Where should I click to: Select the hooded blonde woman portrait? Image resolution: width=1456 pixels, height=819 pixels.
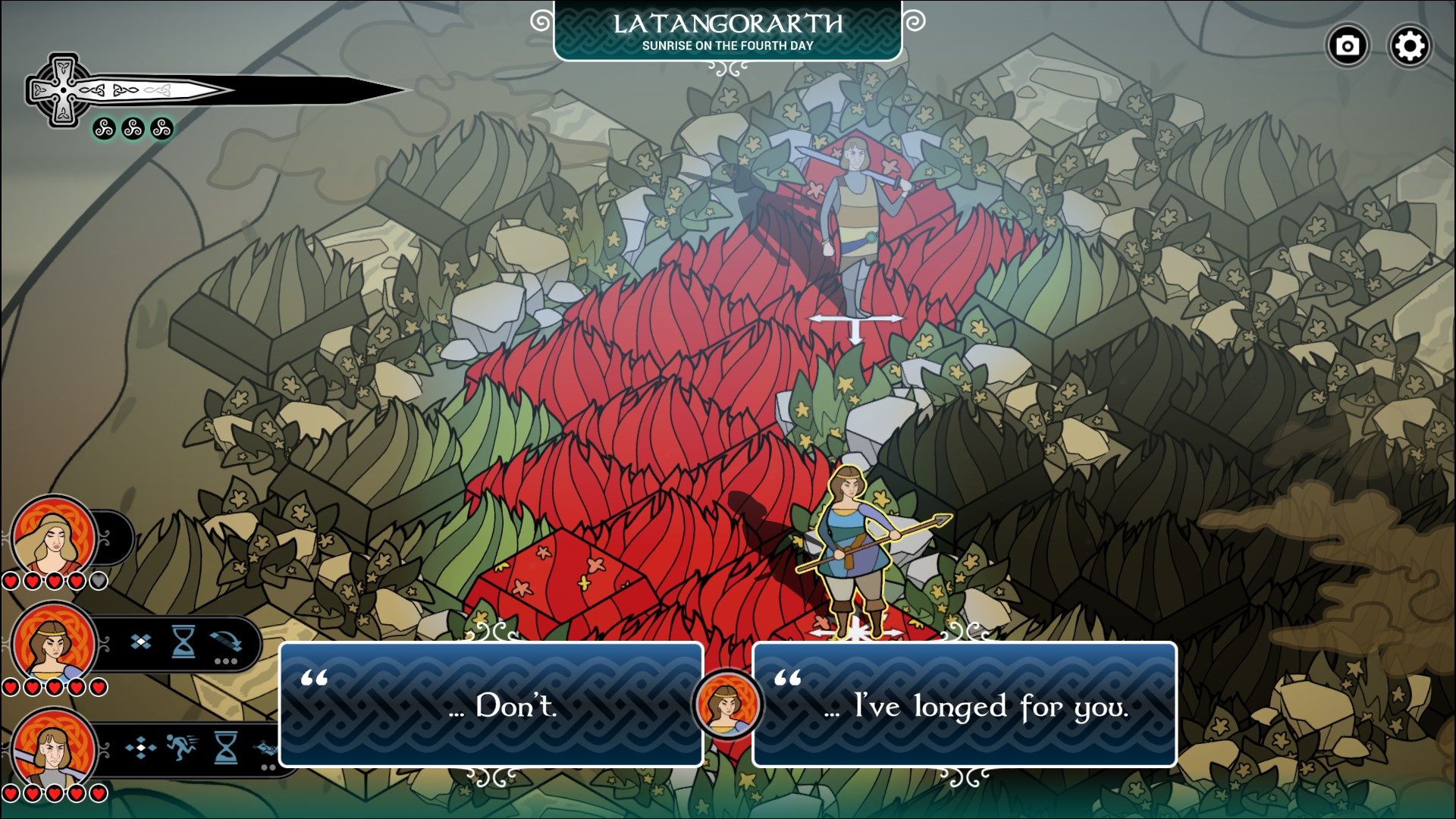click(x=53, y=537)
